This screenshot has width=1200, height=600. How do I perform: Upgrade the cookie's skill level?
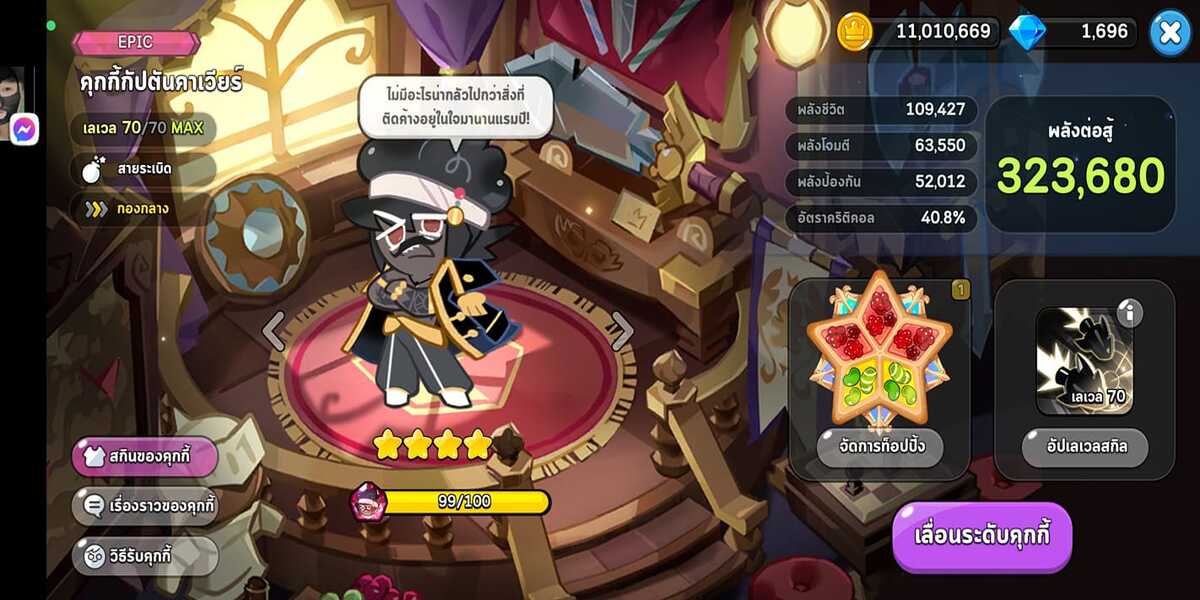click(x=1085, y=447)
